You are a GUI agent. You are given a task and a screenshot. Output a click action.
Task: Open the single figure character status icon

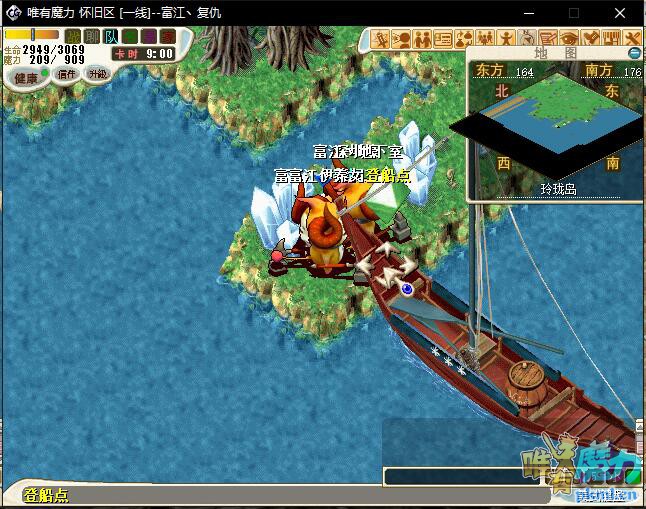tap(507, 39)
